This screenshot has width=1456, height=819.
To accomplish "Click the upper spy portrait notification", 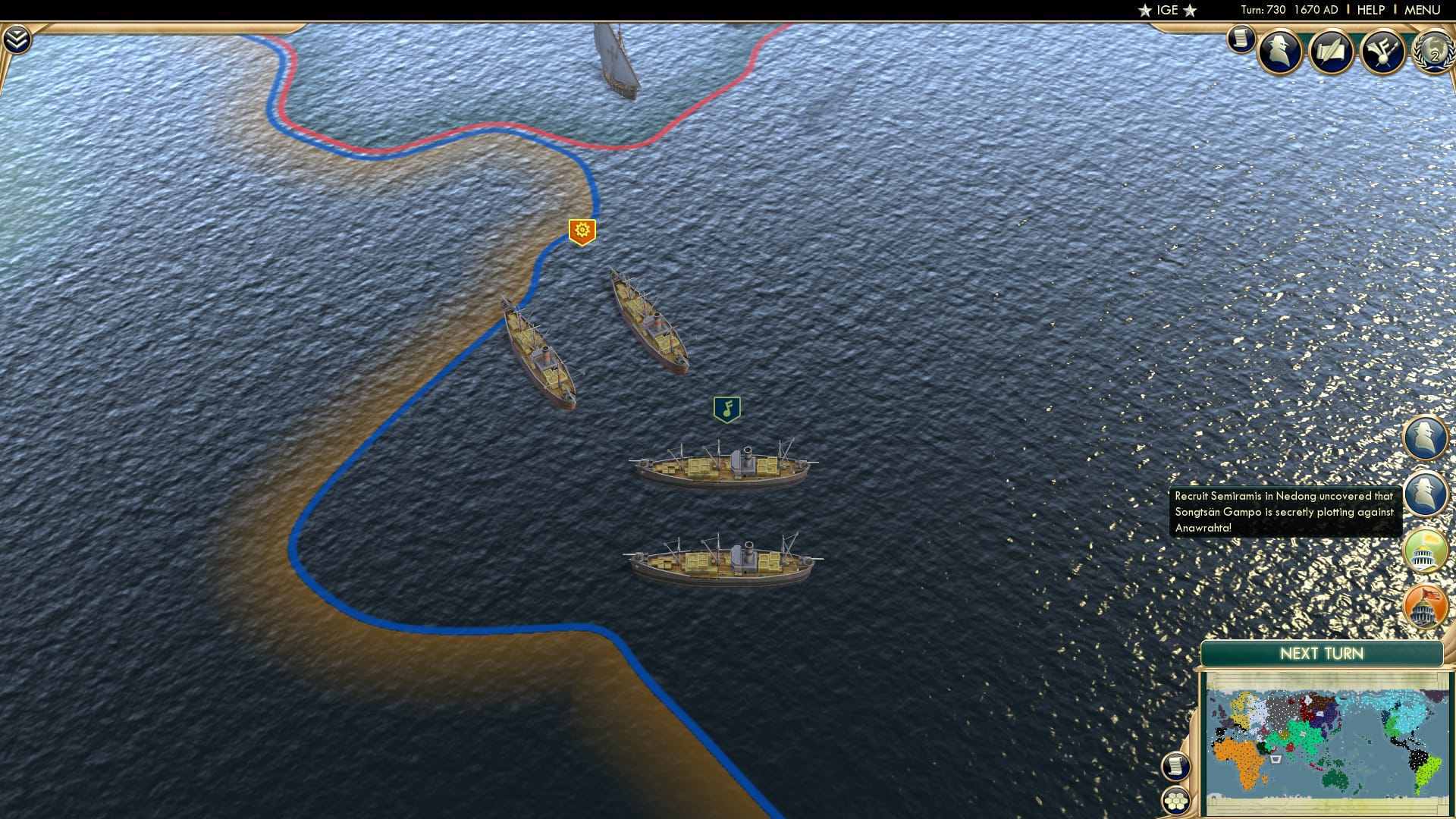I will point(1424,438).
